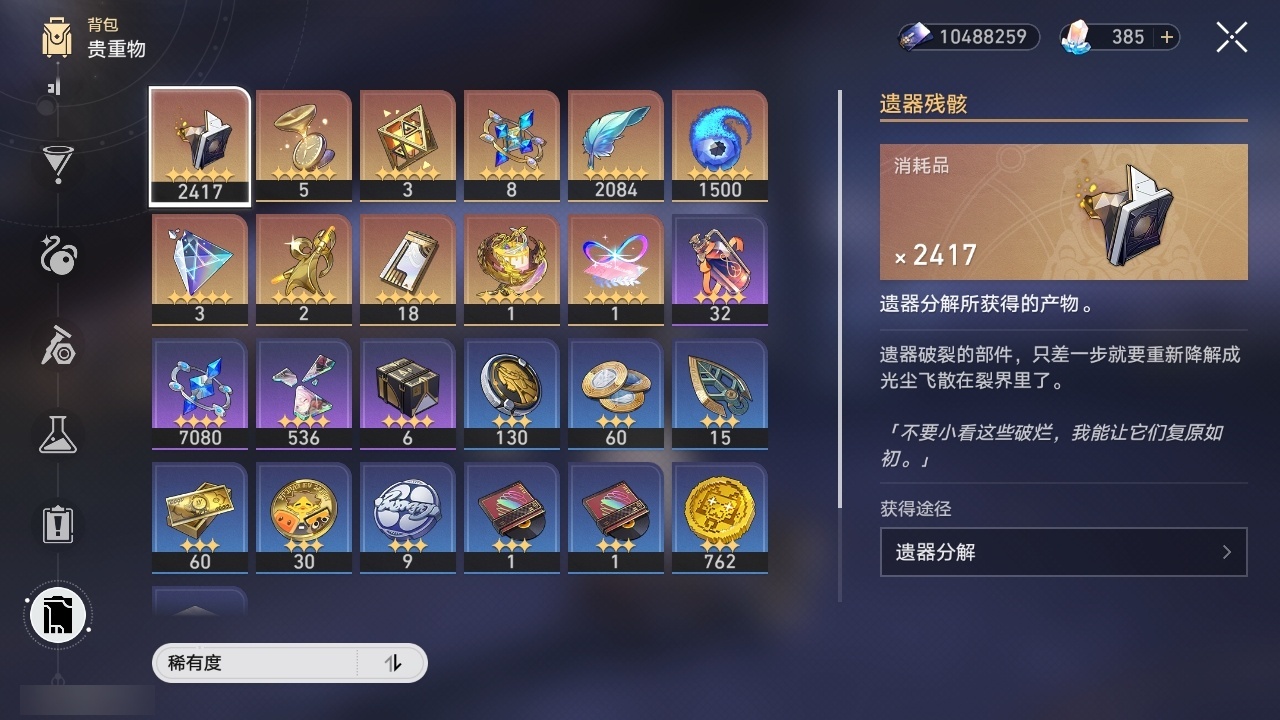This screenshot has width=1280, height=720.
Task: Select the relic remains item showing 2417
Action: (x=199, y=146)
